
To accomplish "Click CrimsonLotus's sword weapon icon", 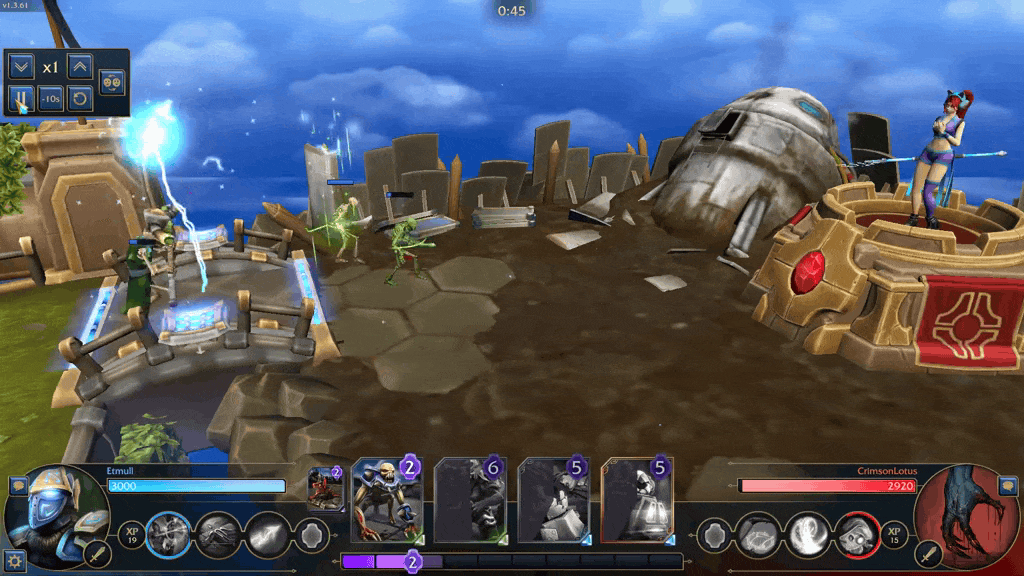I will point(930,552).
